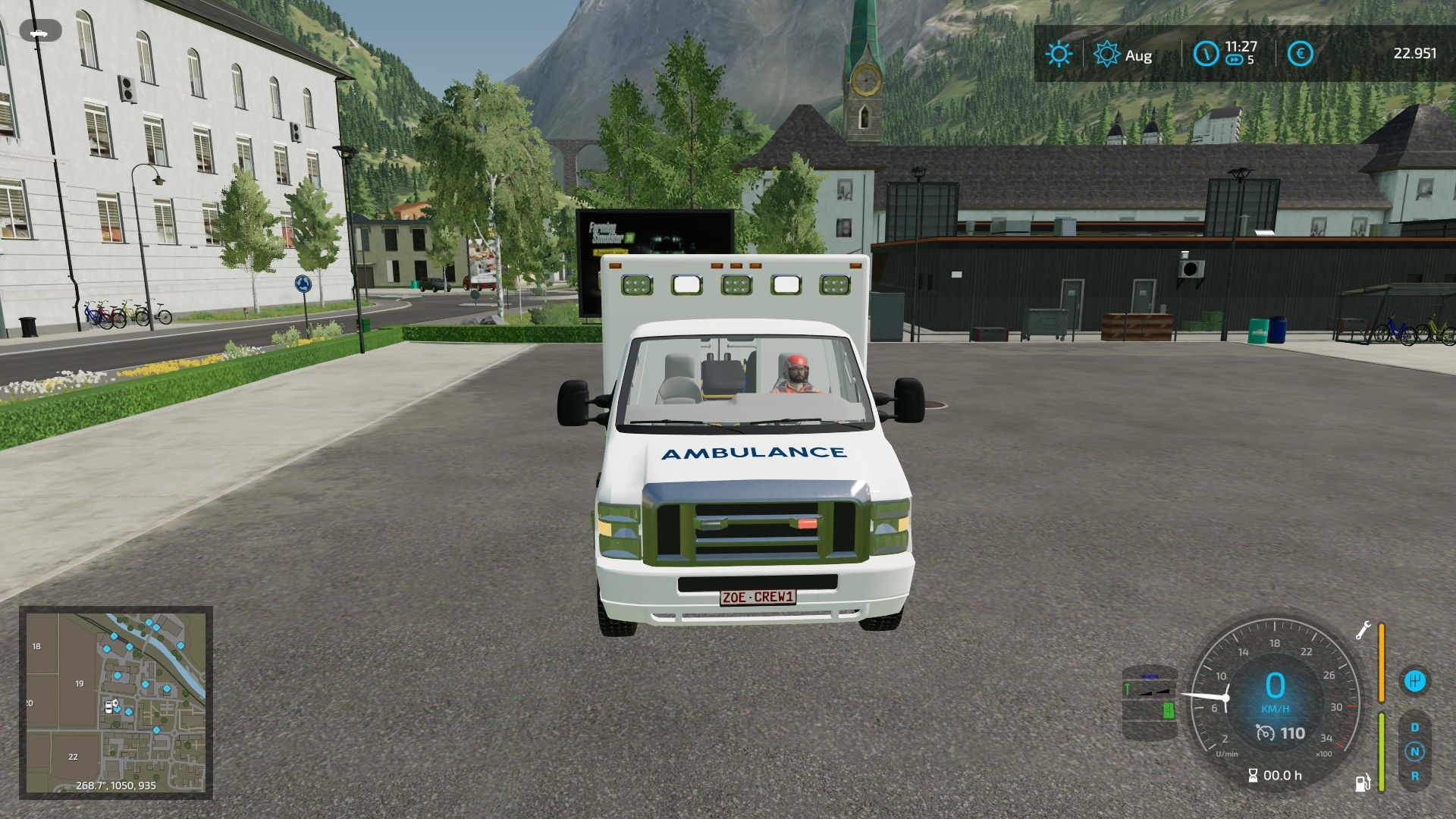Select the Neutral N gear
Image resolution: width=1456 pixels, height=819 pixels.
coord(1415,752)
